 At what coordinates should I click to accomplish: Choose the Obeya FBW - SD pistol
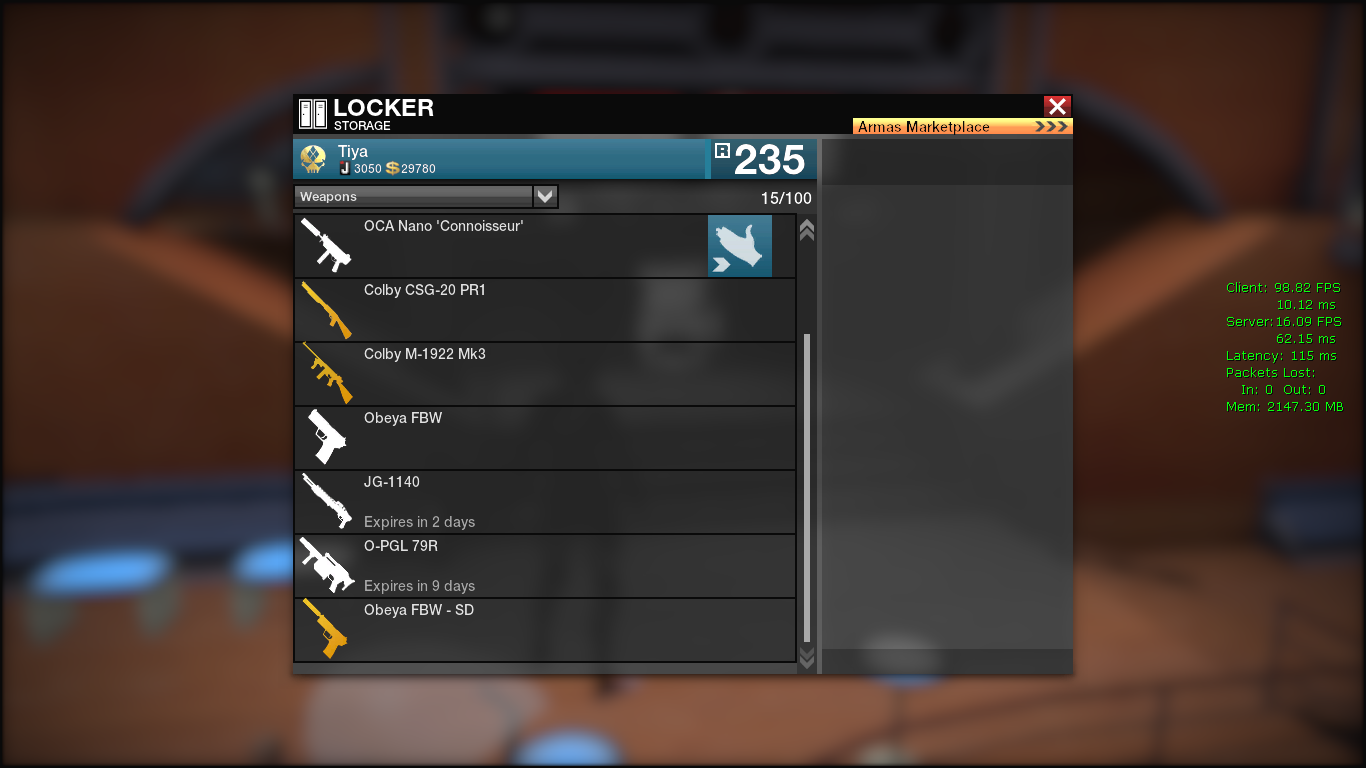(x=544, y=630)
